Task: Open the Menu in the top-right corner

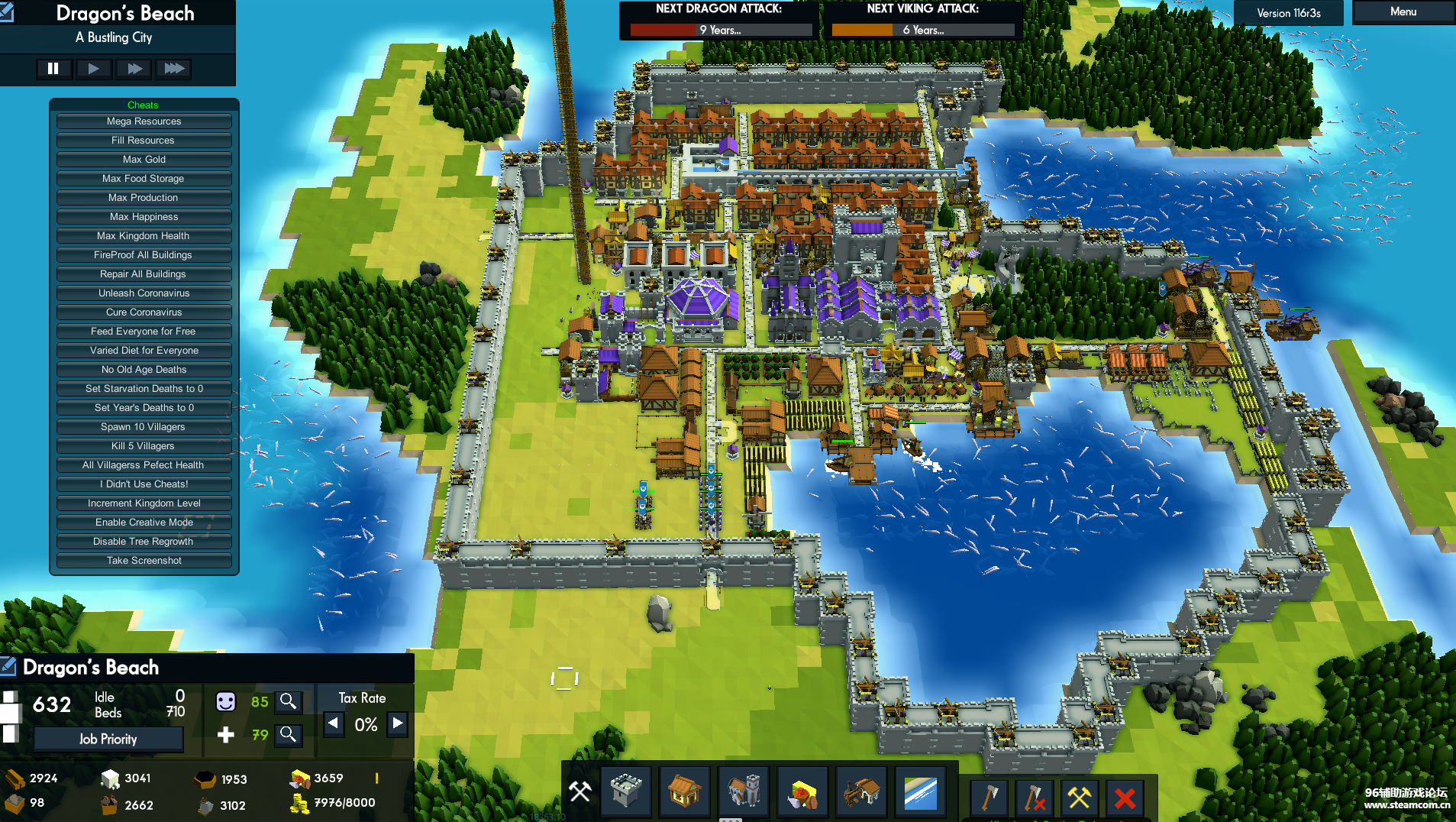Action: pos(1402,11)
